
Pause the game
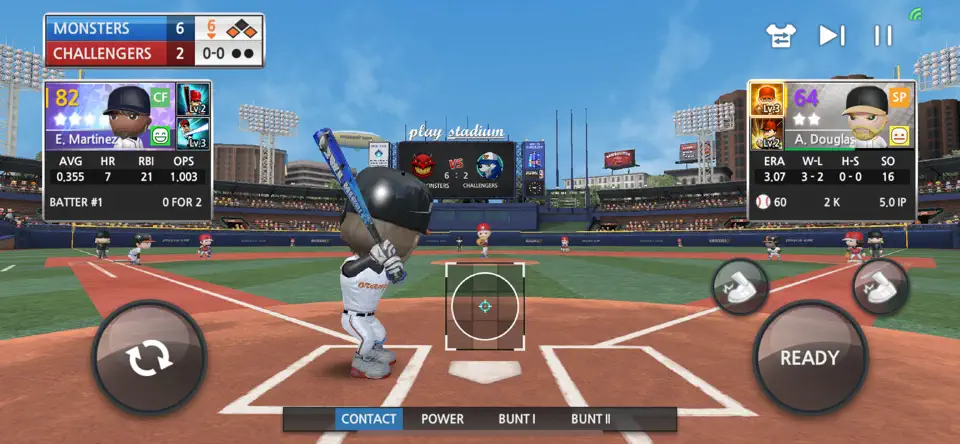pyautogui.click(x=883, y=36)
